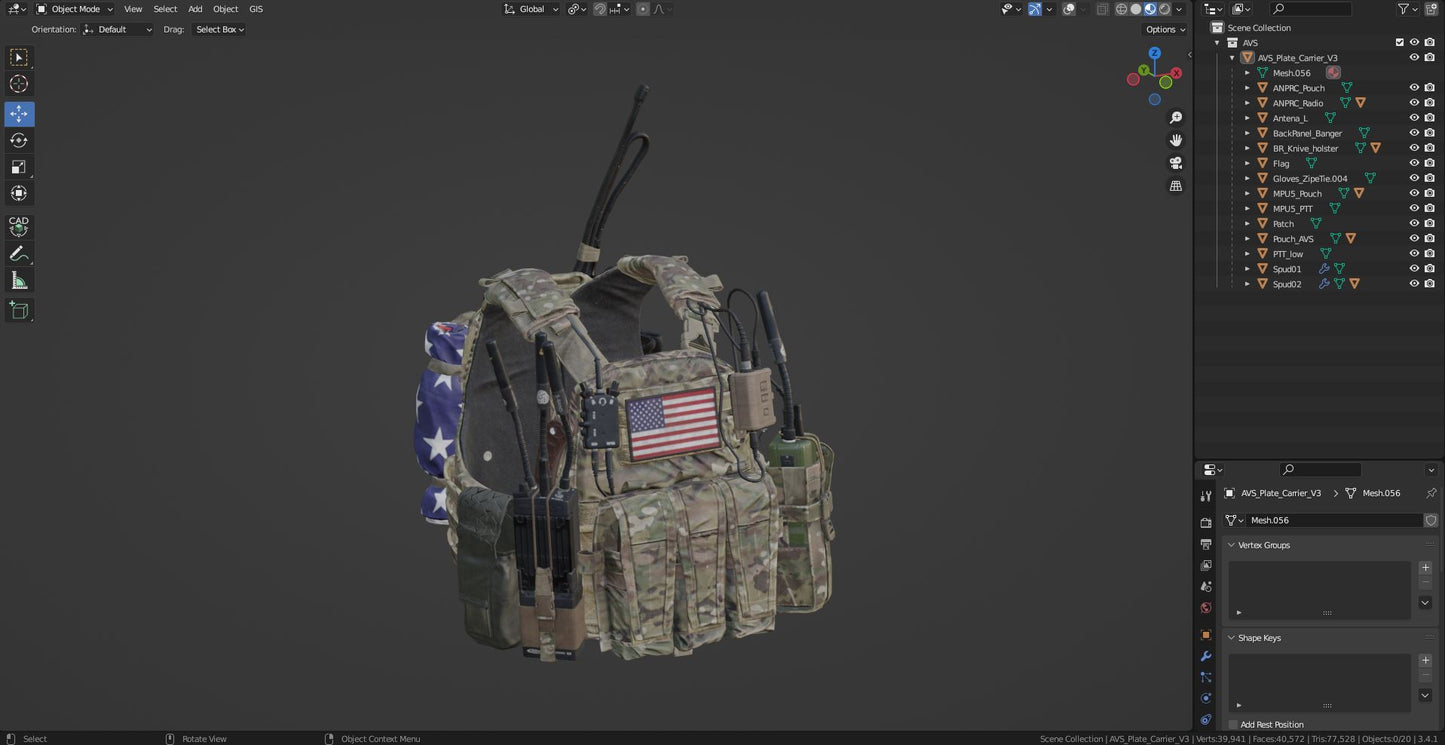Open the Add menu
The width and height of the screenshot is (1445, 745).
(x=195, y=9)
